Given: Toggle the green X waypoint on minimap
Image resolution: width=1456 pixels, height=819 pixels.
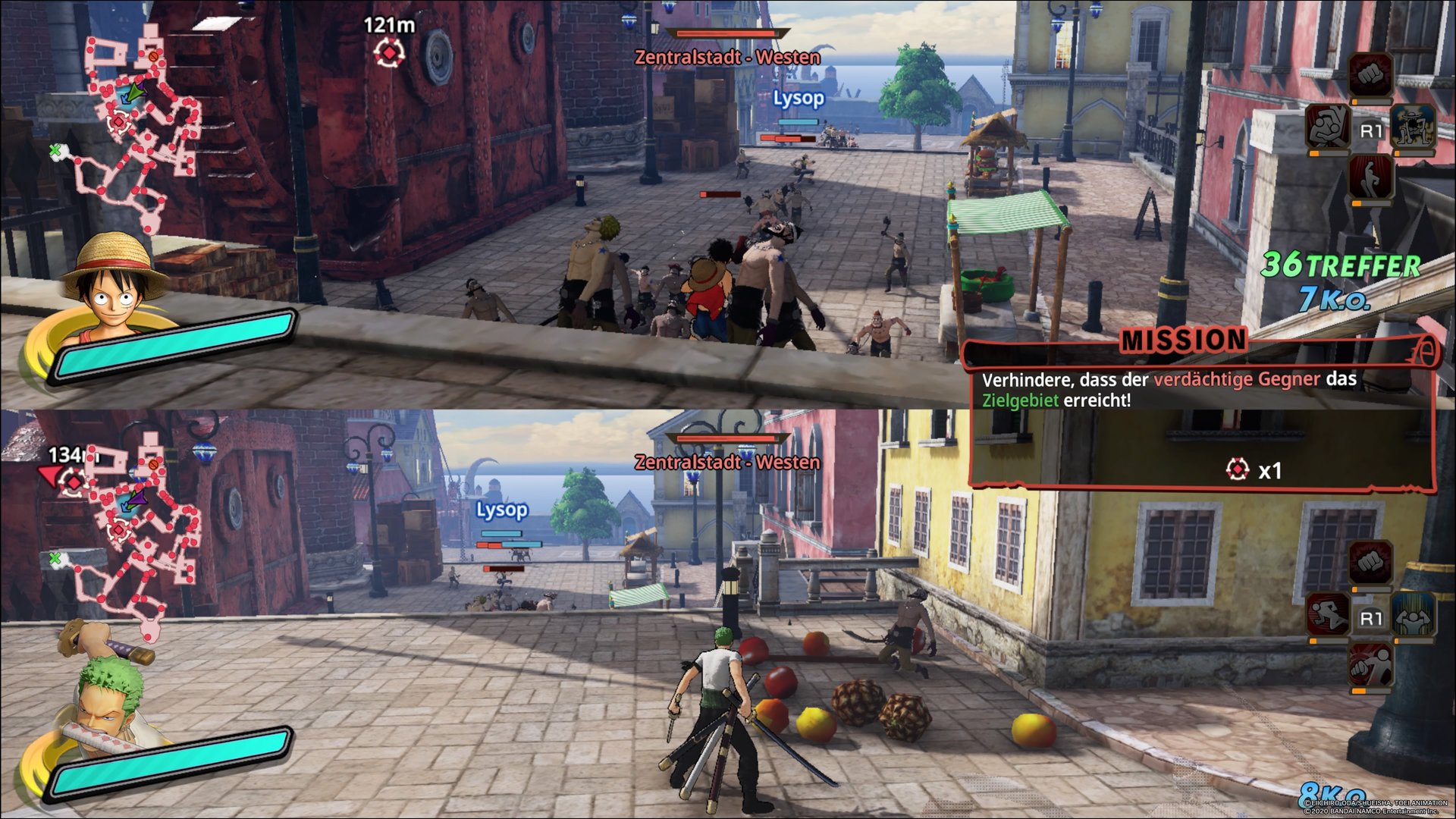Looking at the screenshot, I should click(54, 151).
